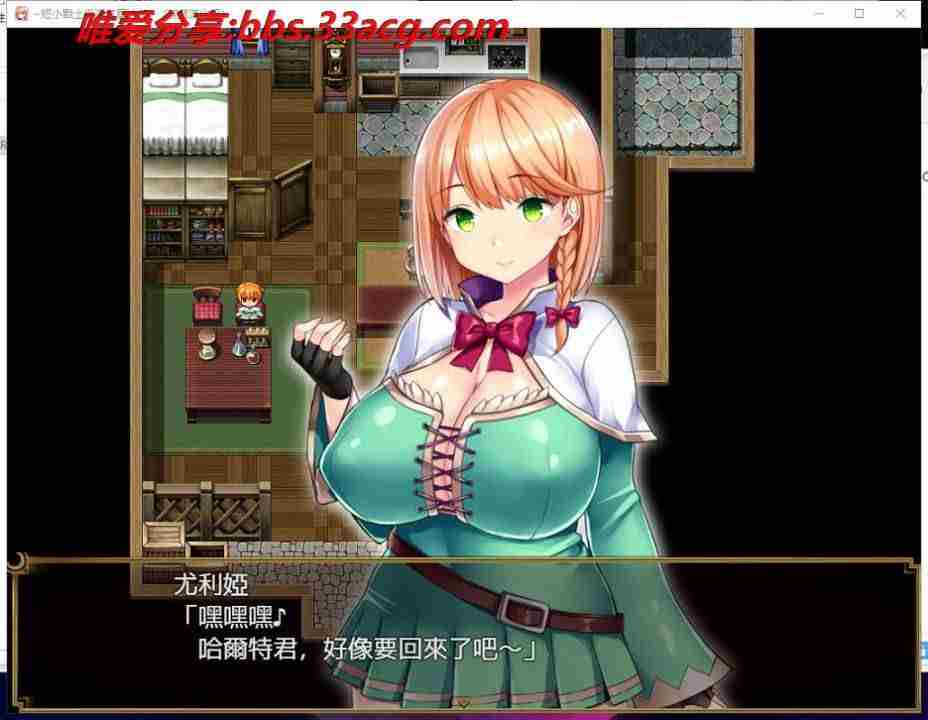Close the game window
The image size is (928, 720).
click(901, 14)
